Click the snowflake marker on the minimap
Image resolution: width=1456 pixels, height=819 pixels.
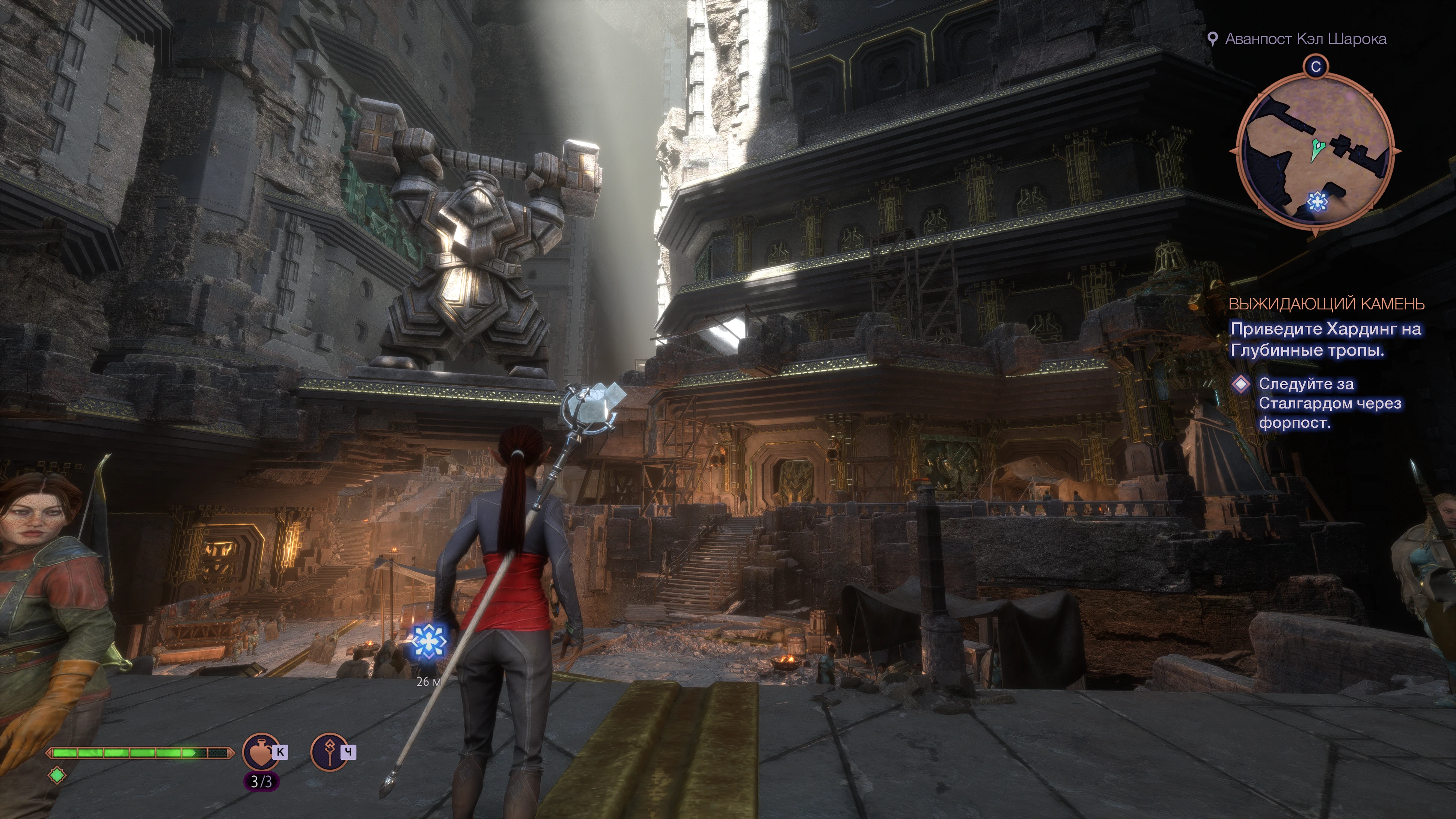tap(1317, 201)
